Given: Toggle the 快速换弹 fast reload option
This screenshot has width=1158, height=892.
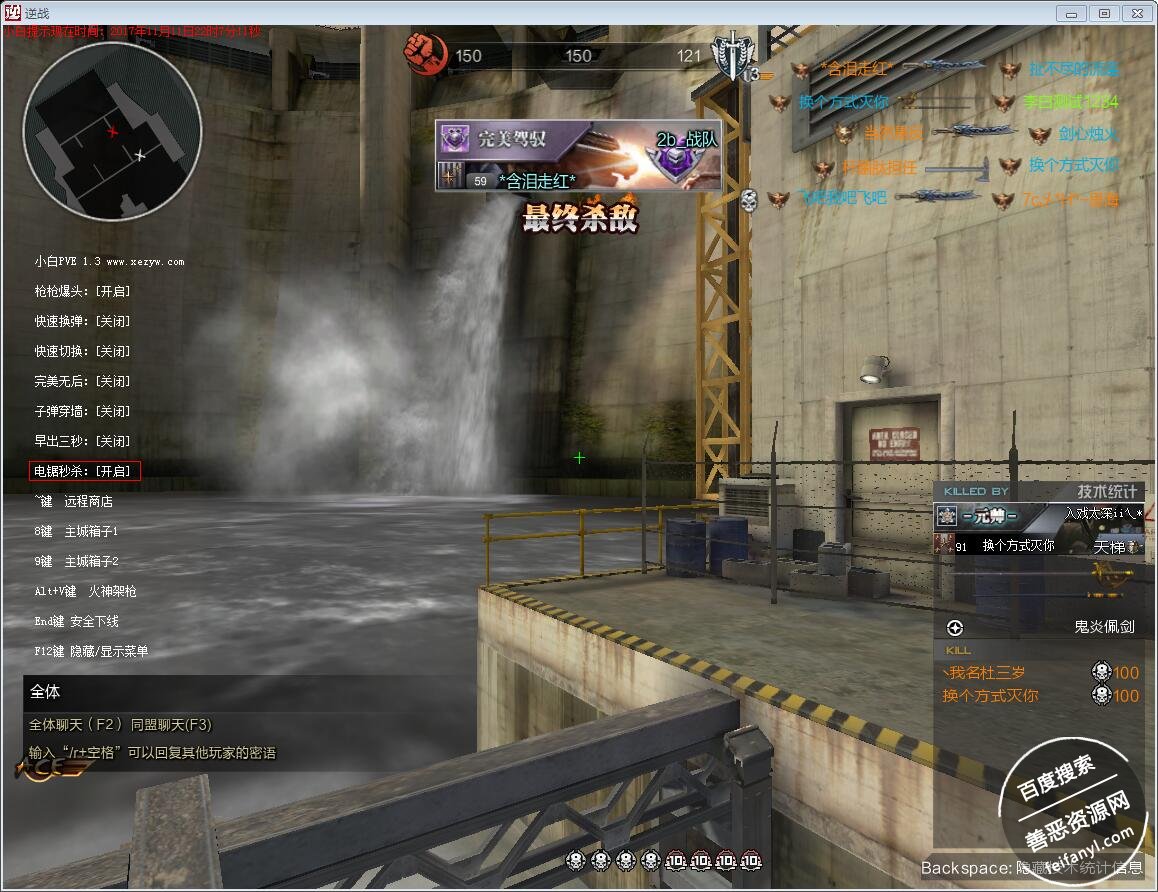Looking at the screenshot, I should 82,321.
